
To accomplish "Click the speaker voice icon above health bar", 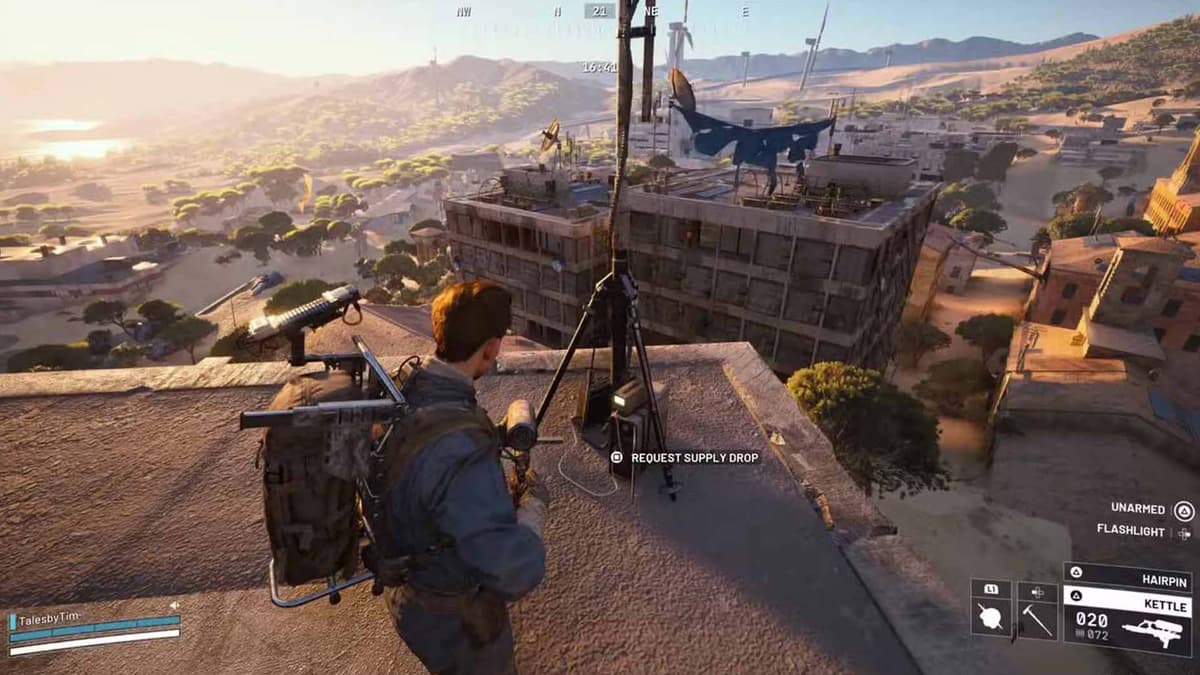I will point(174,606).
